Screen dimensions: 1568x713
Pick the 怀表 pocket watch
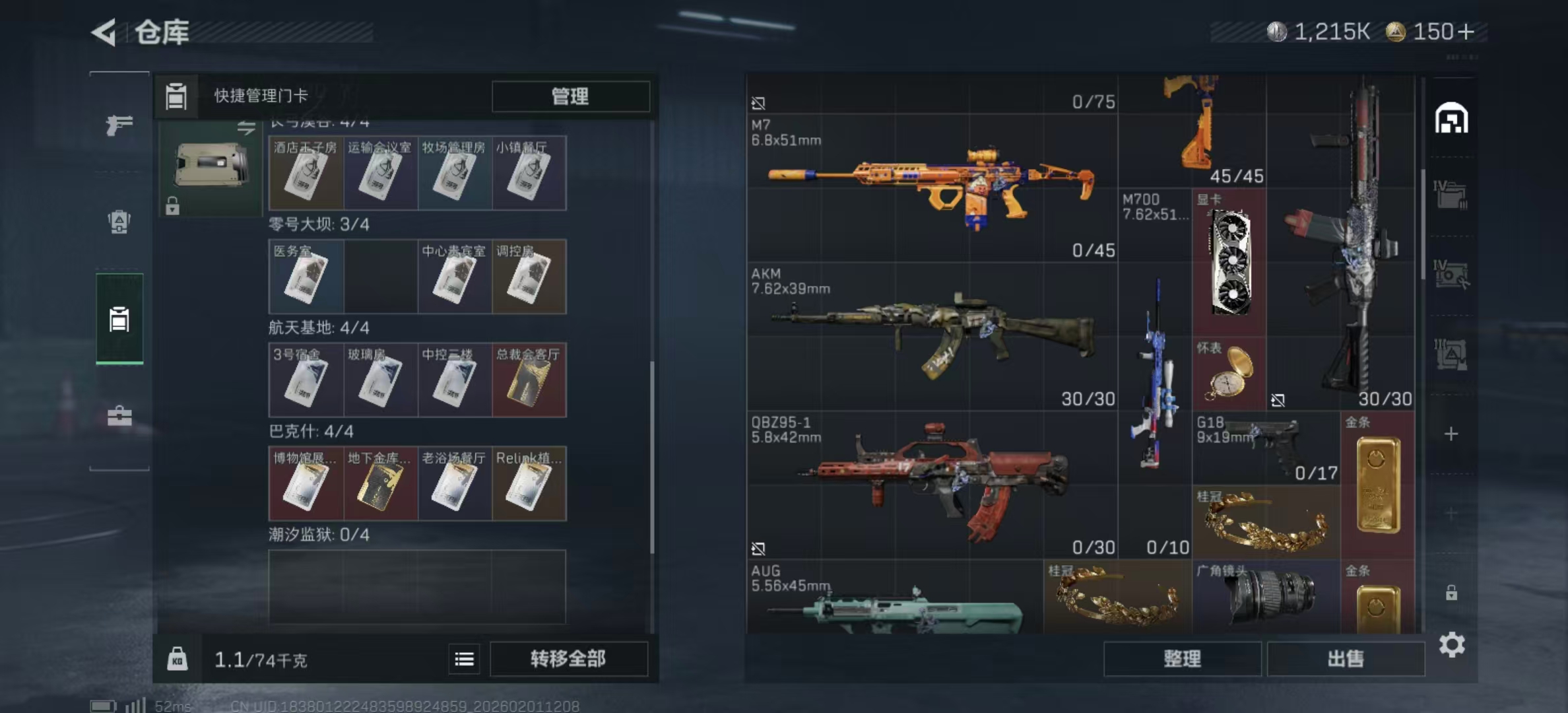(x=1229, y=374)
